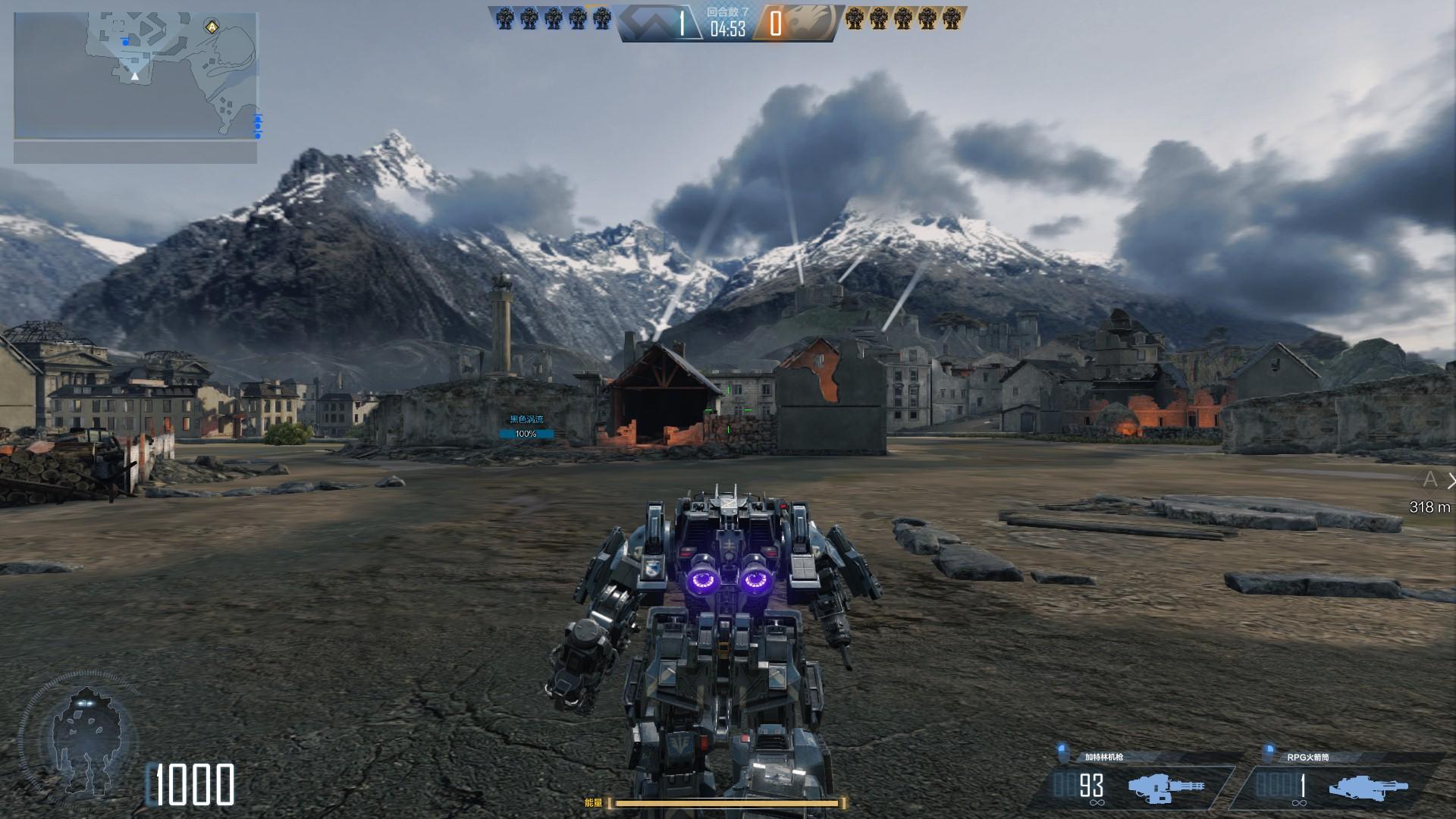Screen dimensions: 1456x819
Task: Click the yellow objective marker on minimap
Action: click(x=210, y=27)
